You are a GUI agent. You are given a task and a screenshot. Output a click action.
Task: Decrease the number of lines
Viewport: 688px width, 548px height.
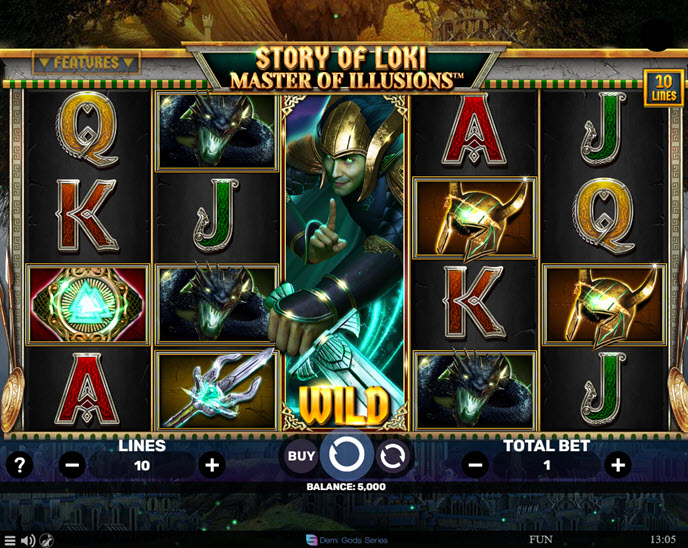pos(72,465)
